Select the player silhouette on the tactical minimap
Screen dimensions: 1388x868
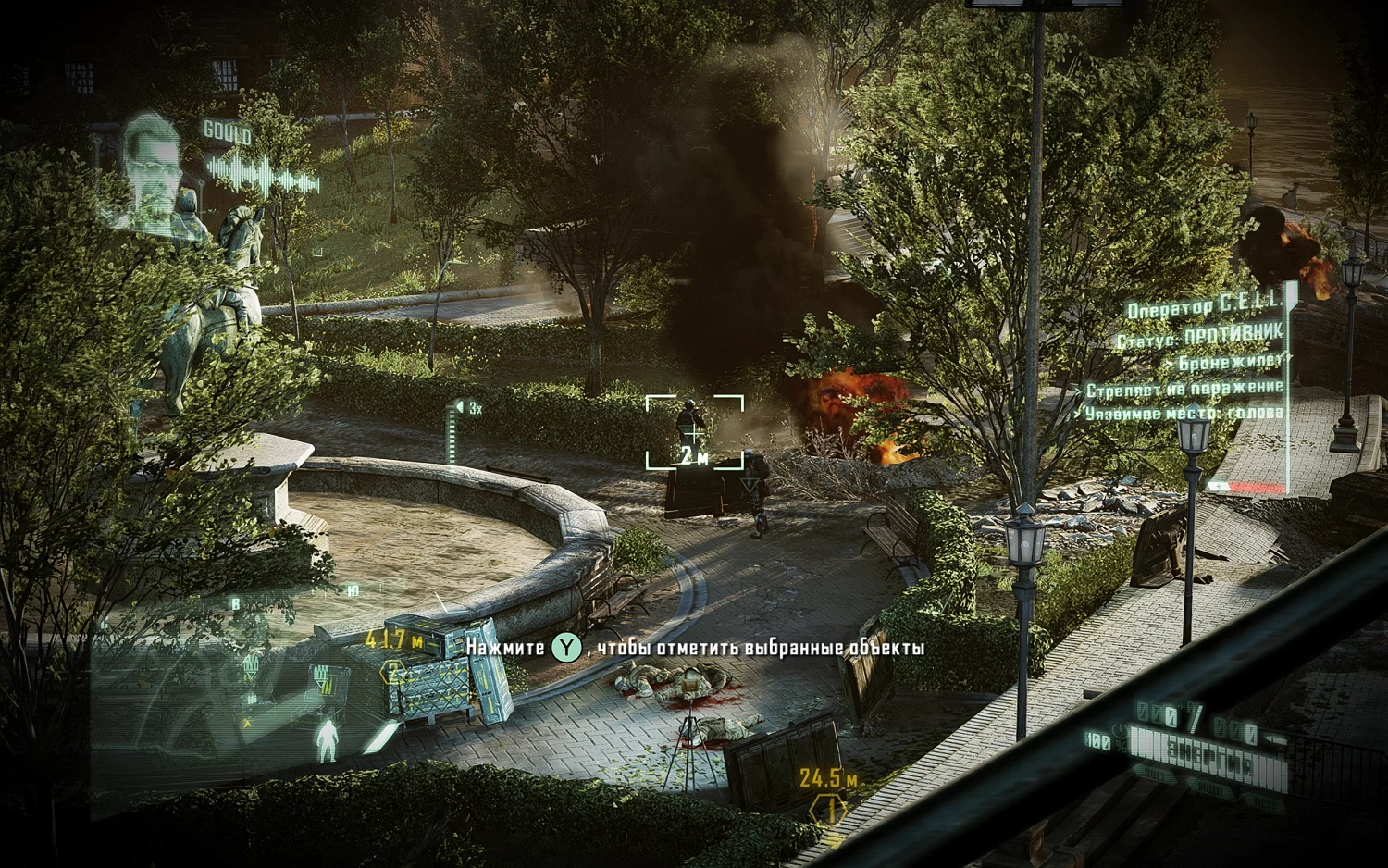pyautogui.click(x=328, y=741)
